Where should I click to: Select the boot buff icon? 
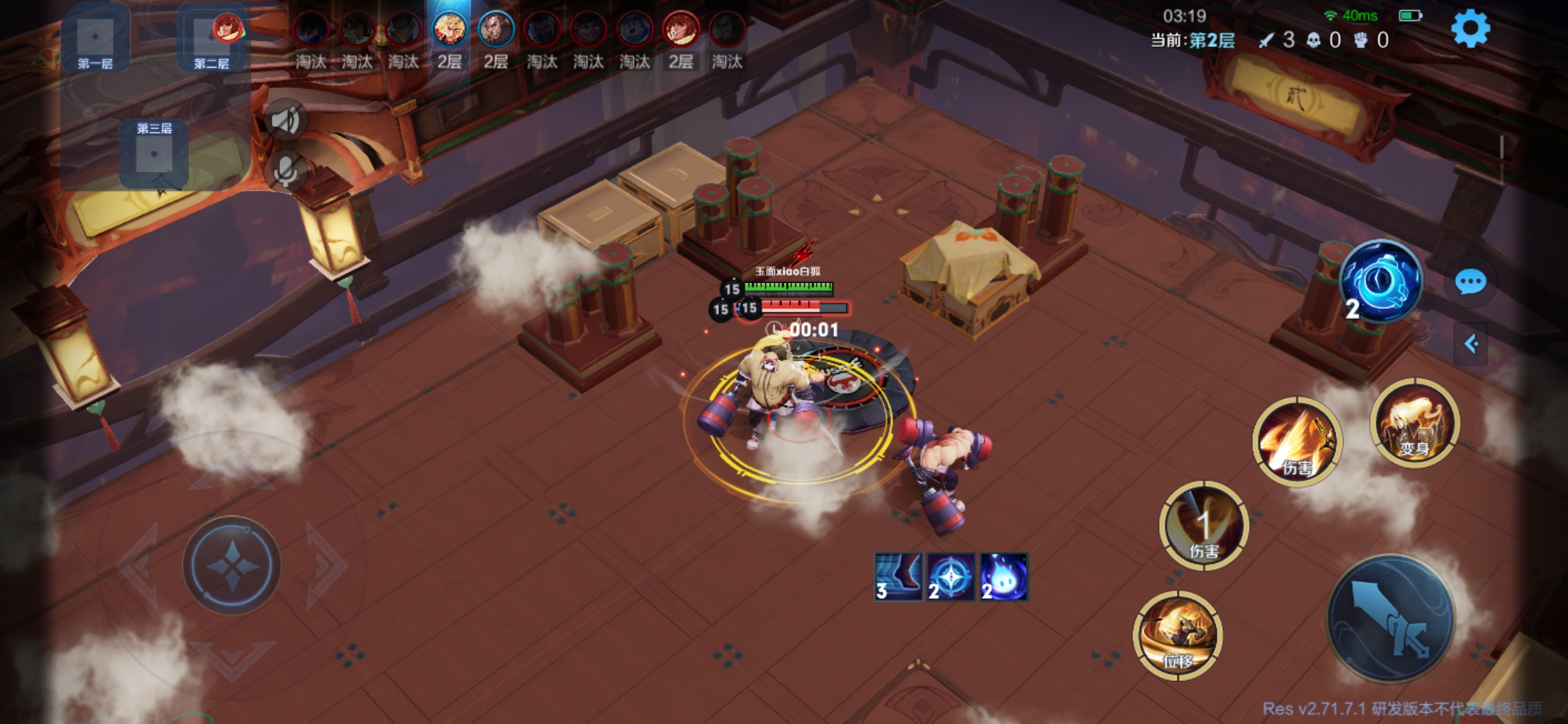[x=899, y=577]
